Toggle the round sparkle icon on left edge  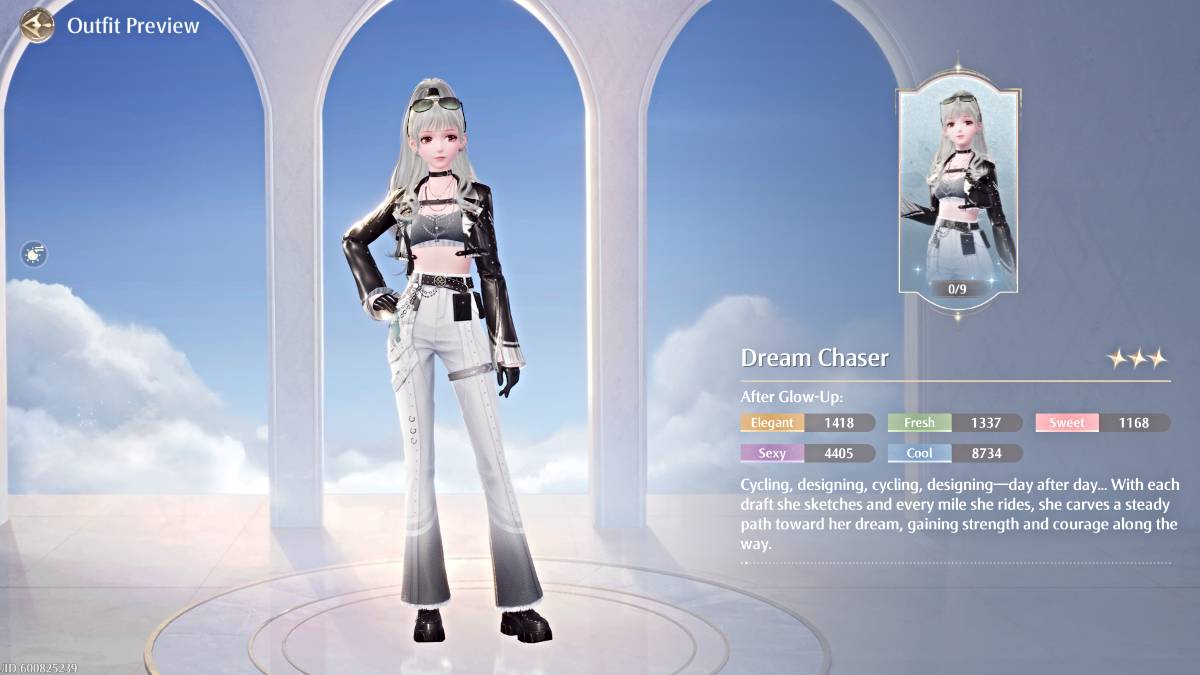pyautogui.click(x=35, y=254)
